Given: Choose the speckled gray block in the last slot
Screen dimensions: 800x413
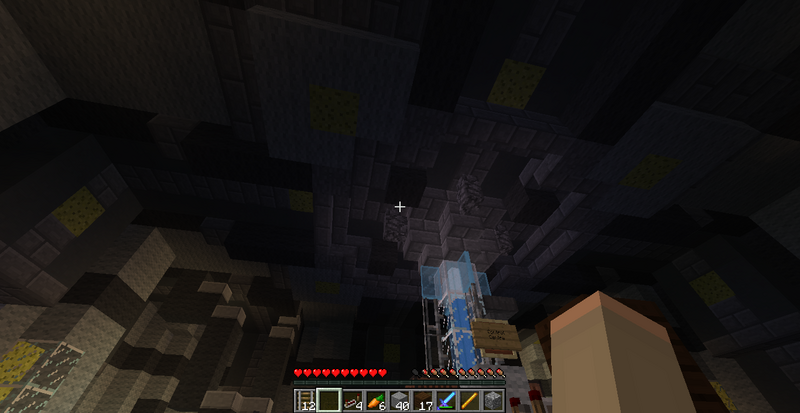Looking at the screenshot, I should pos(492,400).
